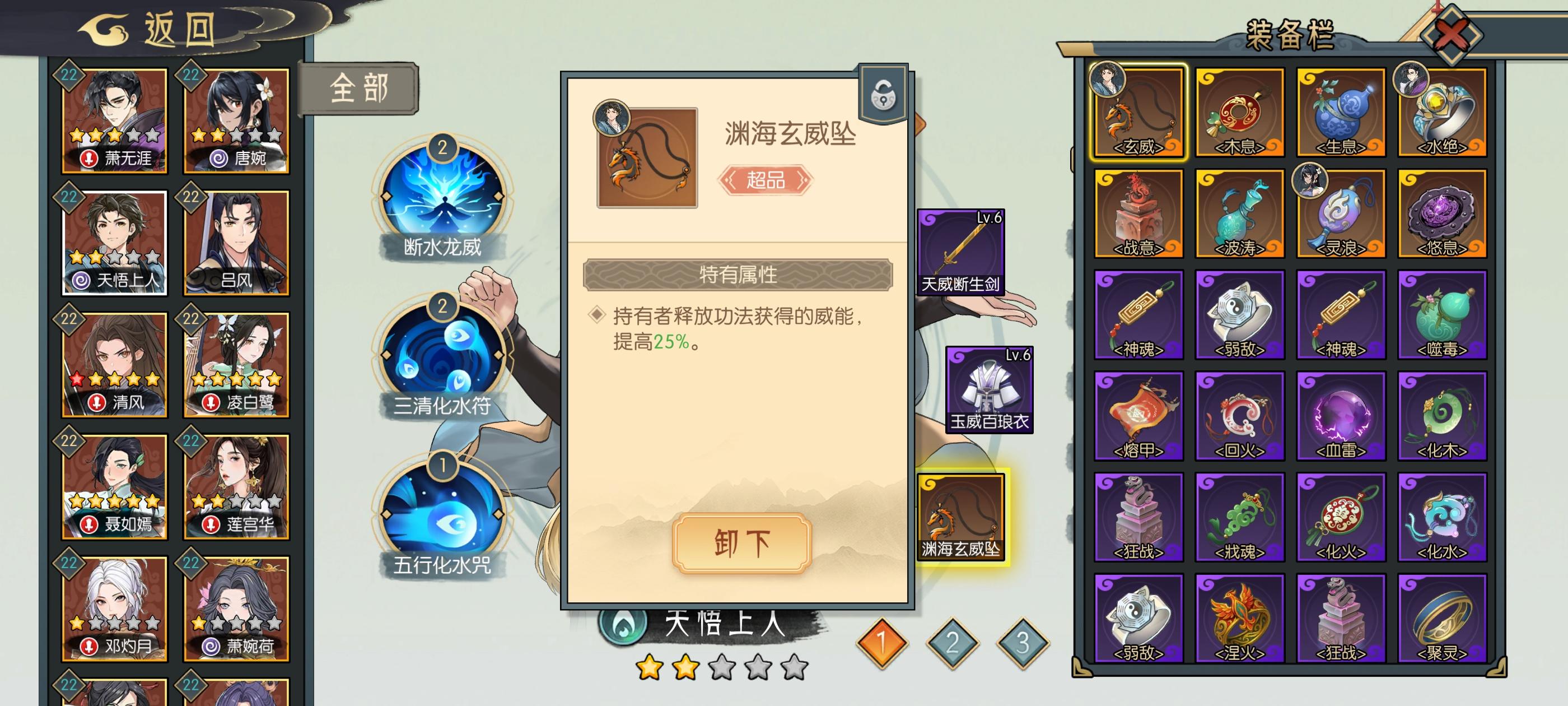Select the 清风 character portrait
The width and height of the screenshot is (1568, 706).
pos(114,364)
